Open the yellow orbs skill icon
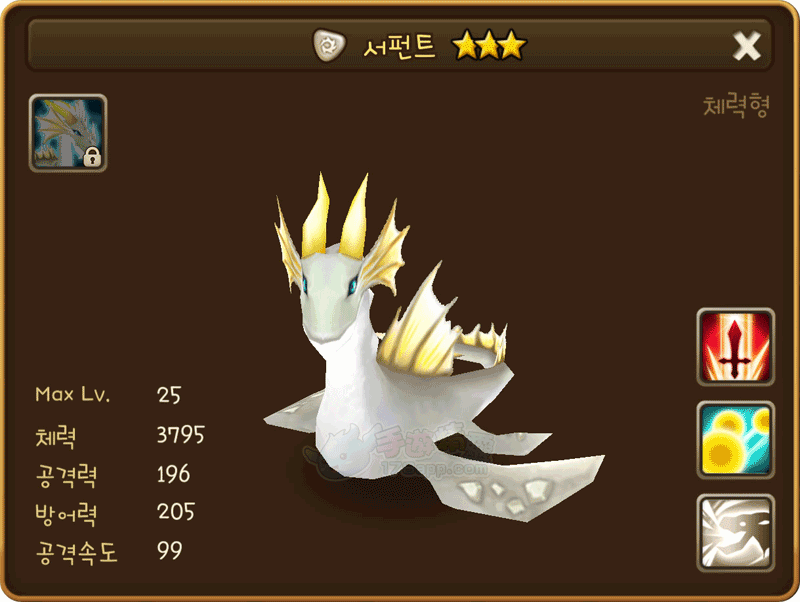The width and height of the screenshot is (800, 602). coord(735,440)
